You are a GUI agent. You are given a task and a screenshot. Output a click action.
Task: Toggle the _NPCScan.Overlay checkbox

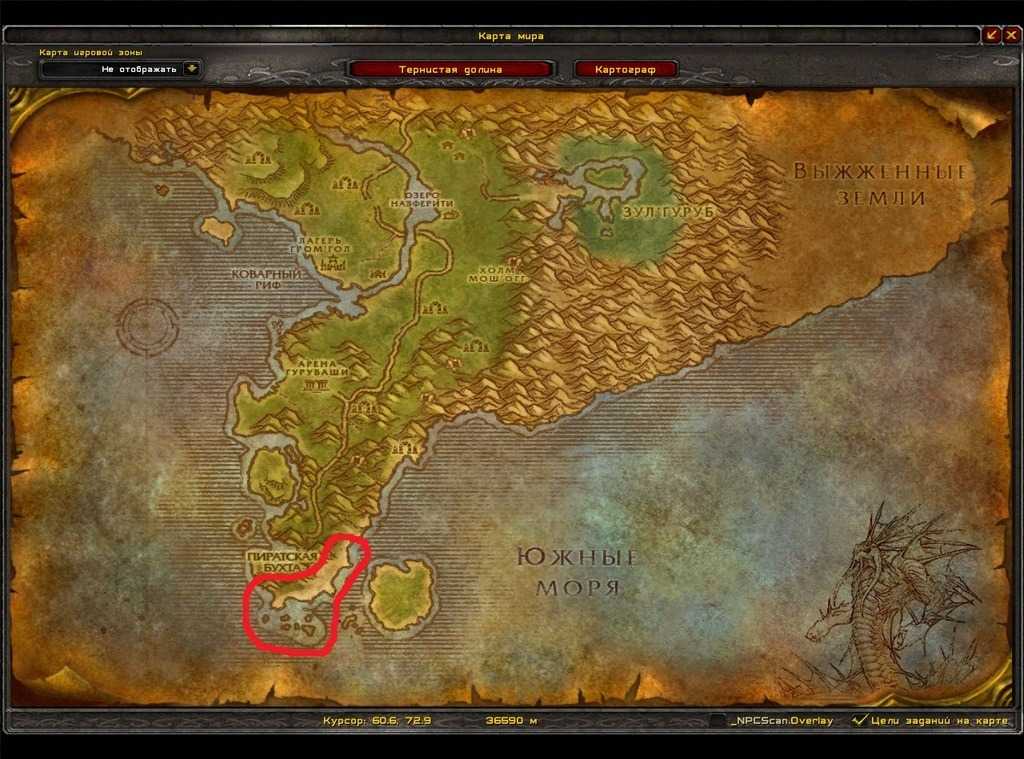tap(718, 720)
